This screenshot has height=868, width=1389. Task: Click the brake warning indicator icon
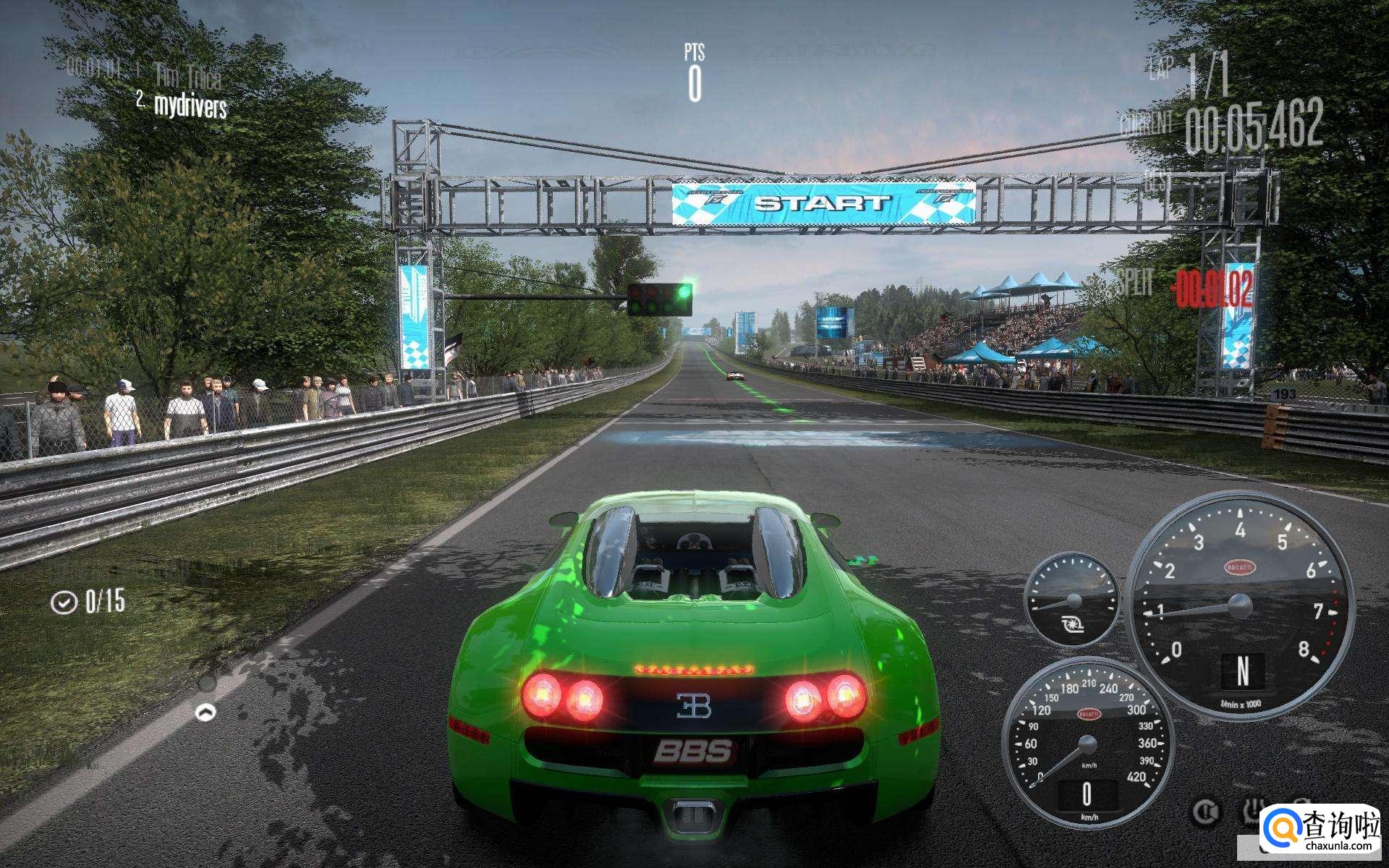(1205, 812)
